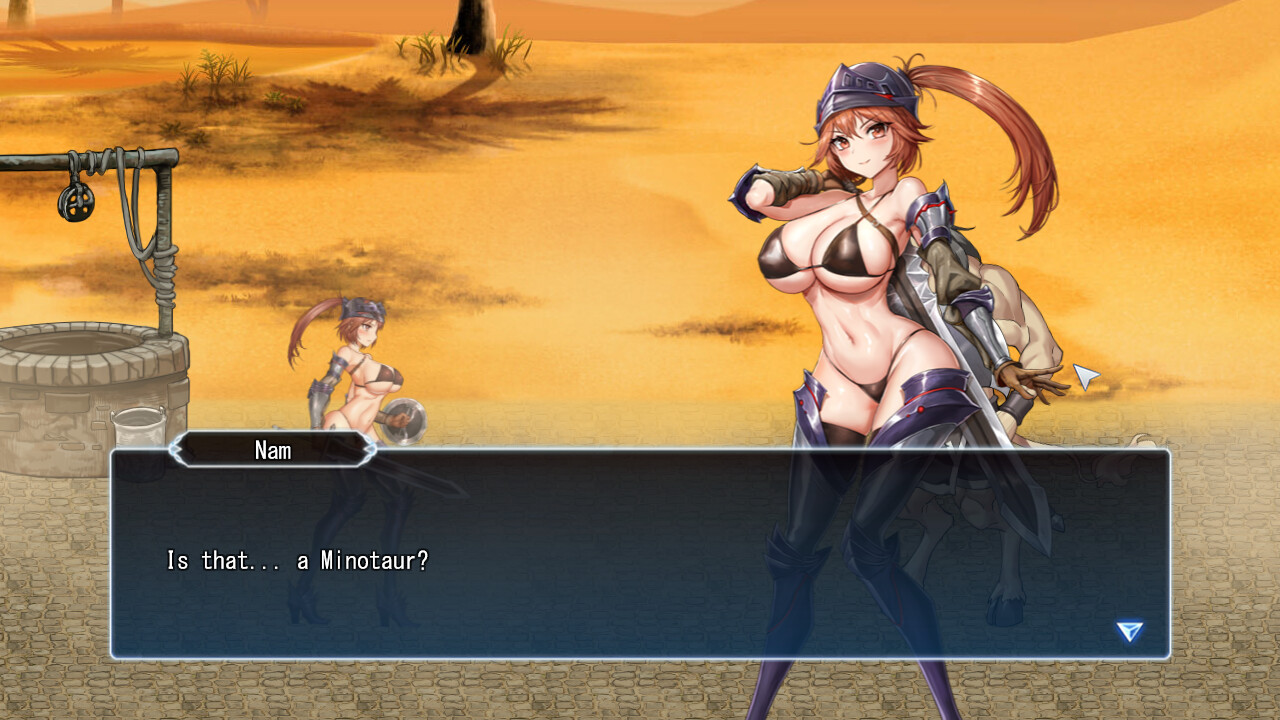Click the dialogue box reading "Is that... a Minotaur?"

coord(640,556)
